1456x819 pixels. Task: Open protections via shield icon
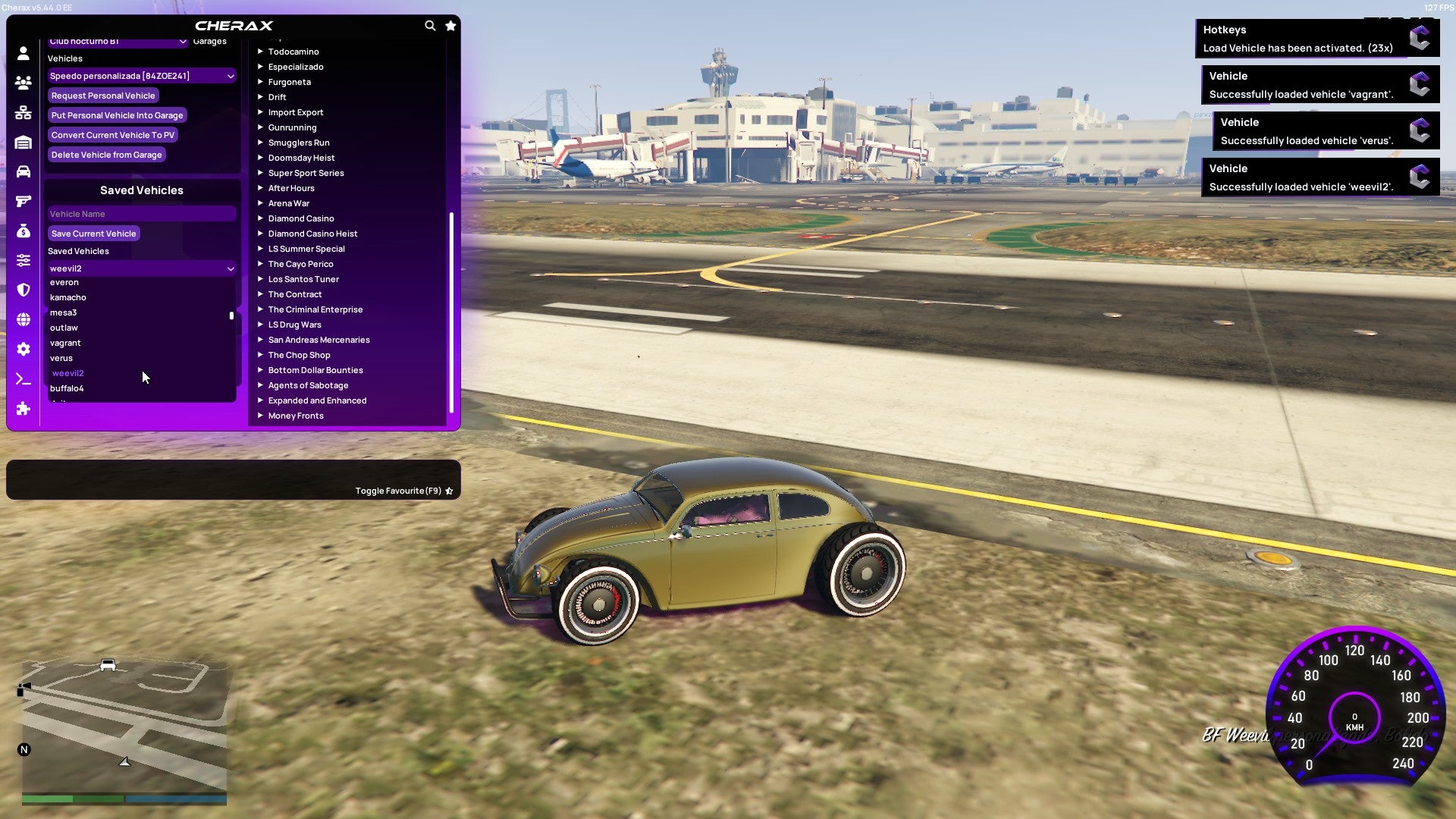pos(23,290)
